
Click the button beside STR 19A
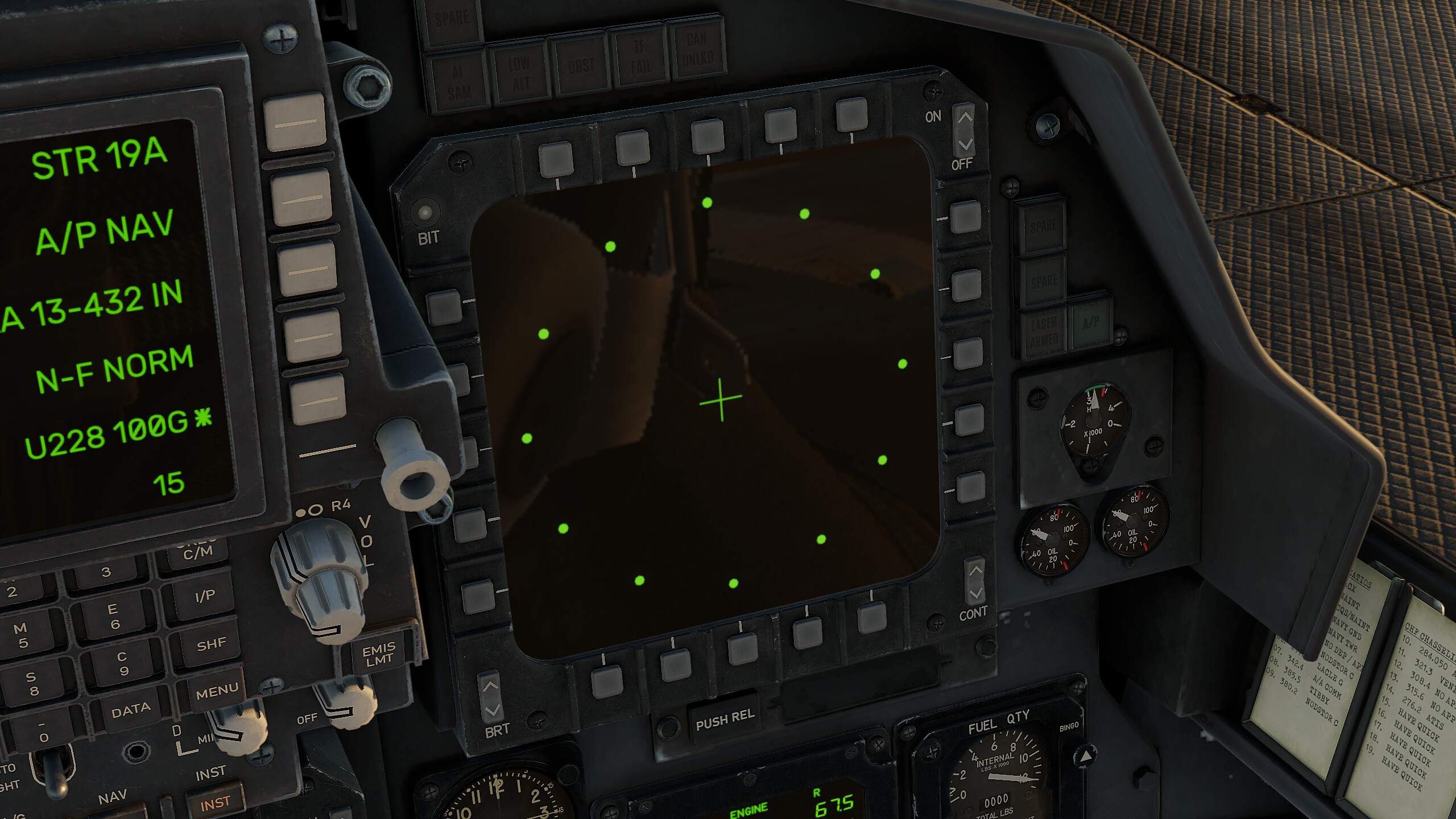pyautogui.click(x=295, y=122)
